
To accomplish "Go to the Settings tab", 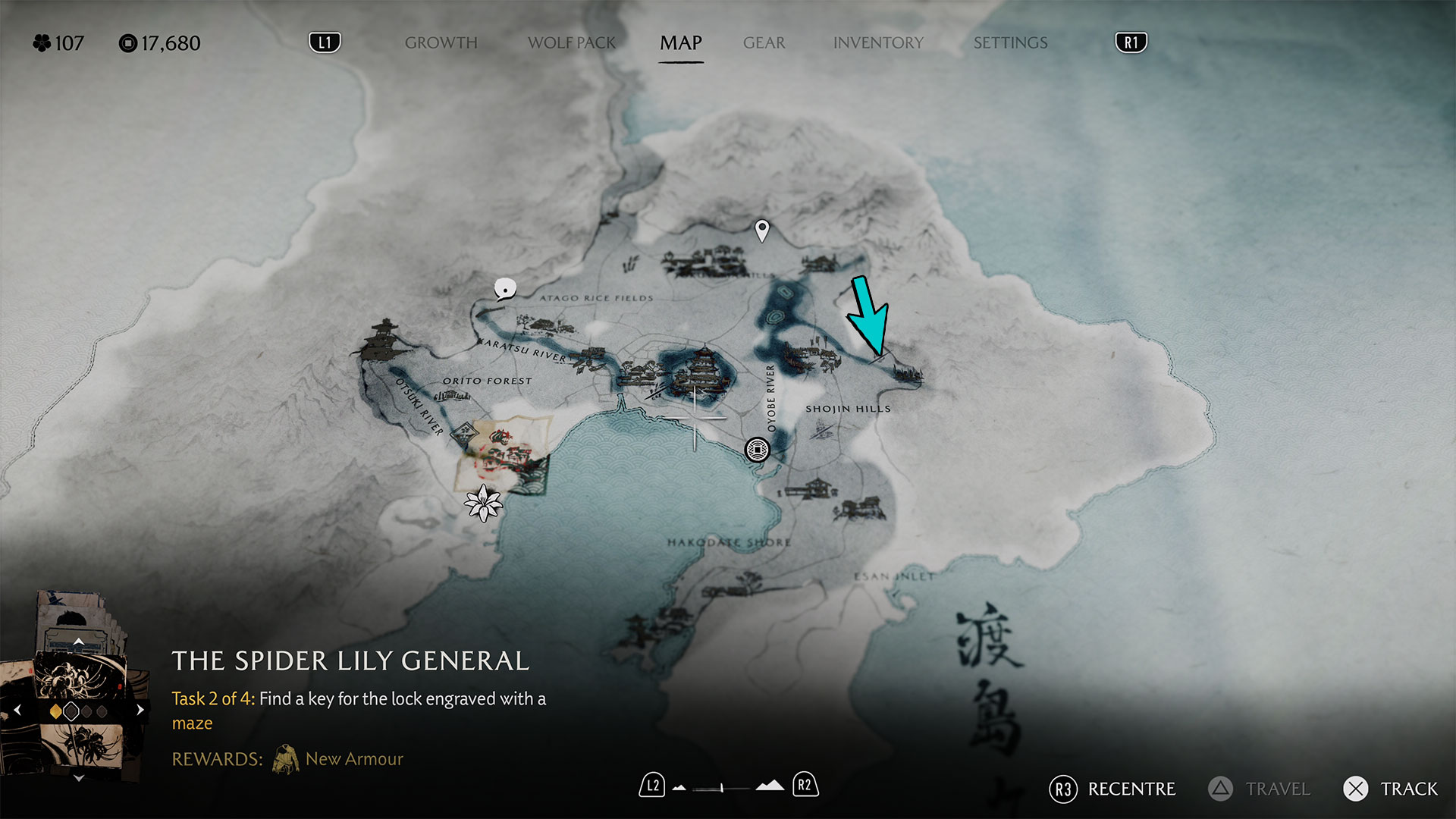I will coord(1010,43).
